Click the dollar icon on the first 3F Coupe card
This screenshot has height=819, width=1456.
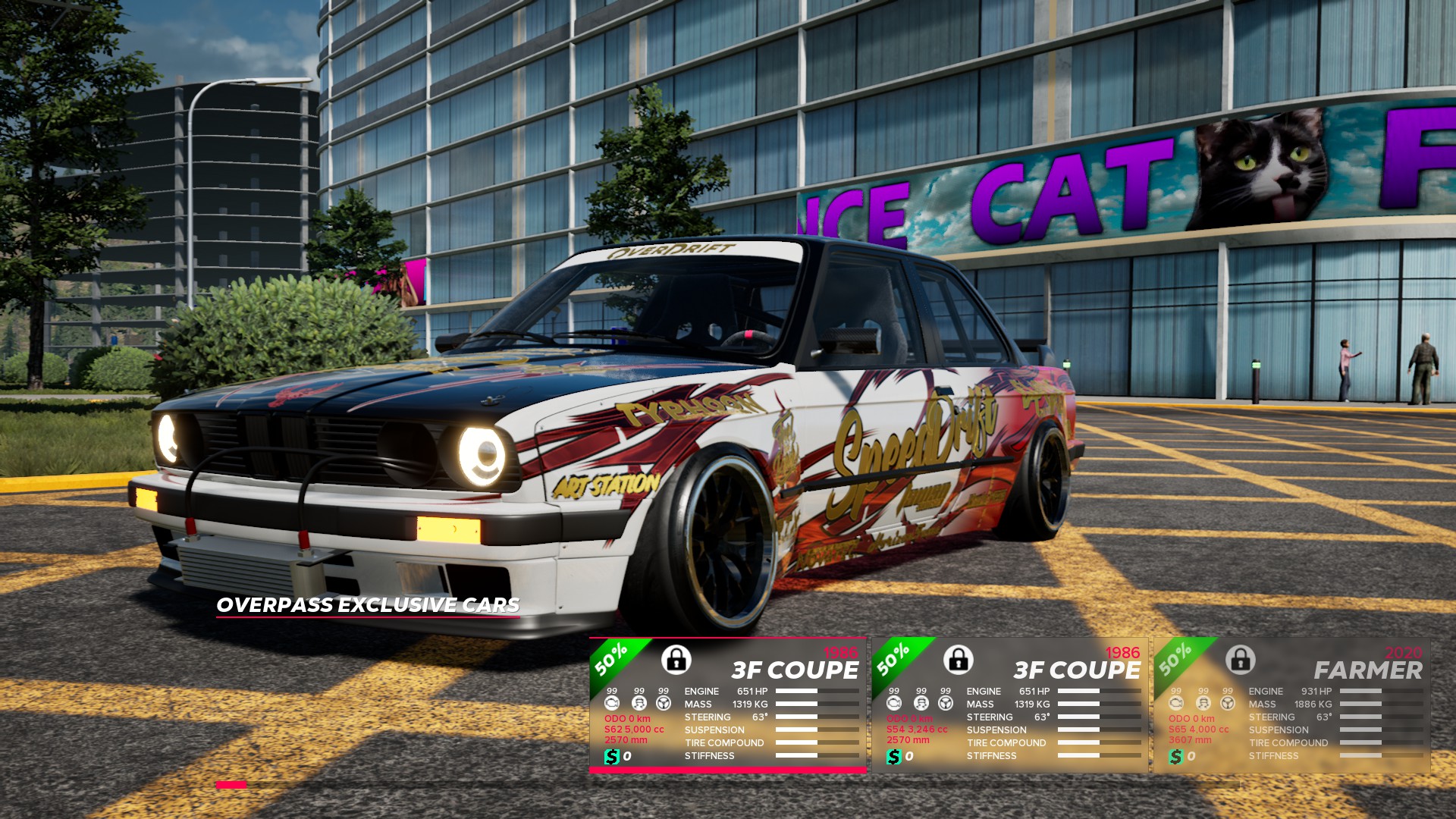coord(612,757)
